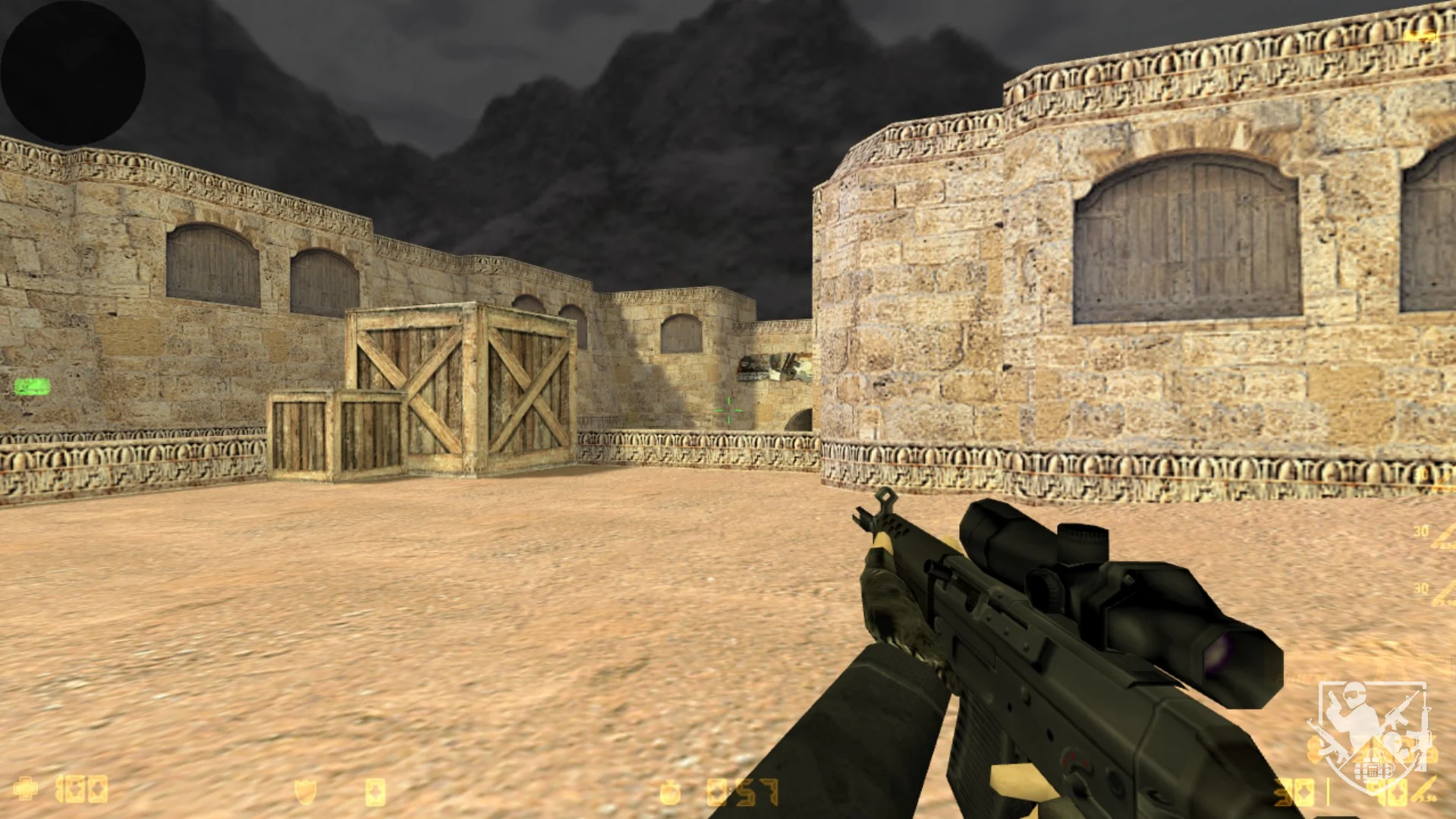The height and width of the screenshot is (819, 1456).
Task: Select the armor shield icon
Action: click(305, 792)
